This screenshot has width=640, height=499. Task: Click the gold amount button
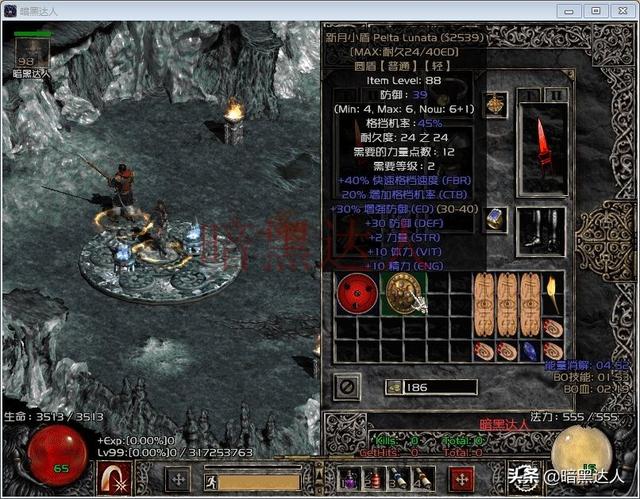tap(392, 385)
